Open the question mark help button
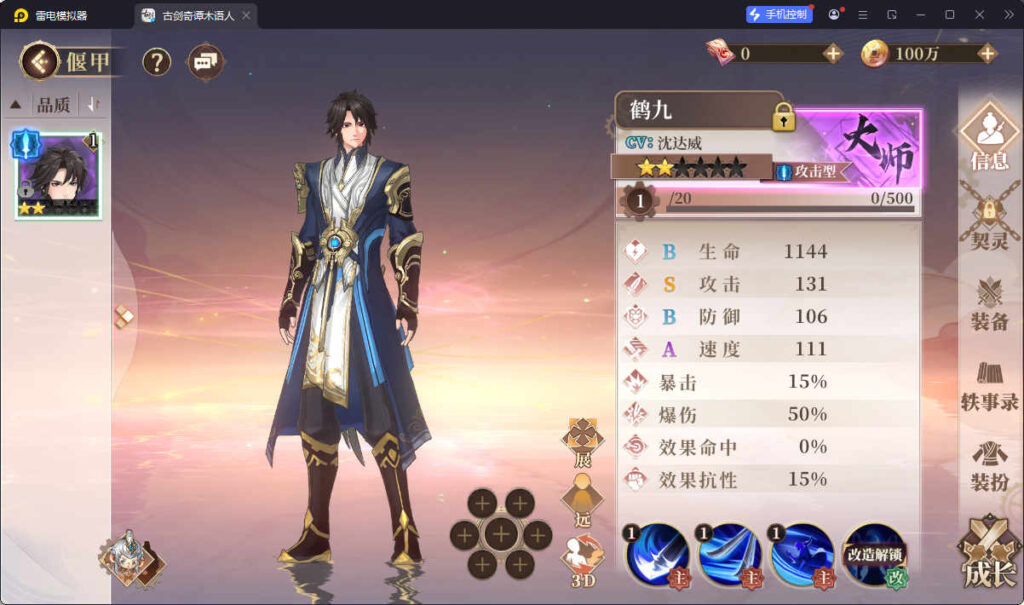Screen dimensions: 1024x605 click(156, 62)
